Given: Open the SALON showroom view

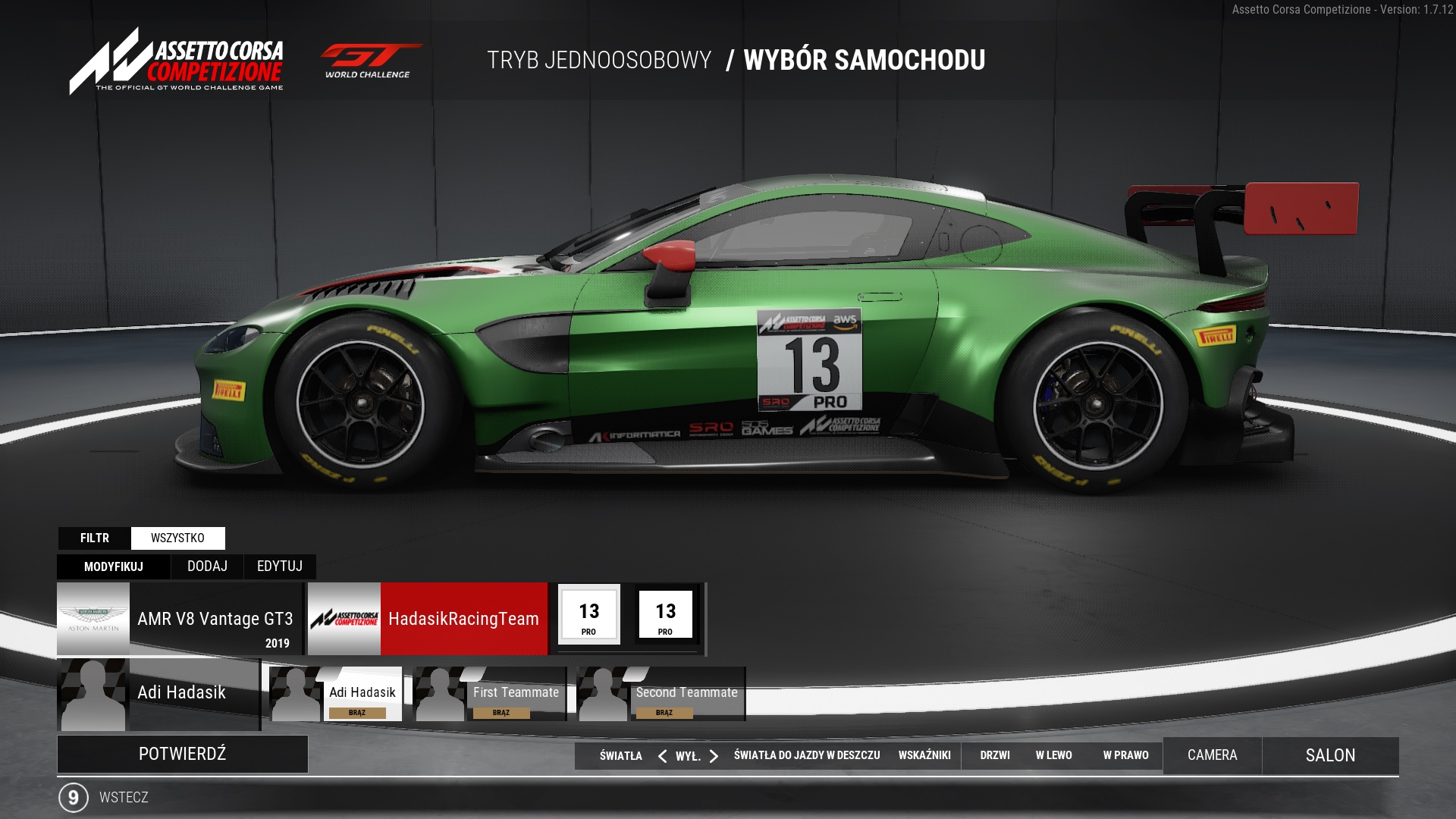Looking at the screenshot, I should tap(1330, 755).
